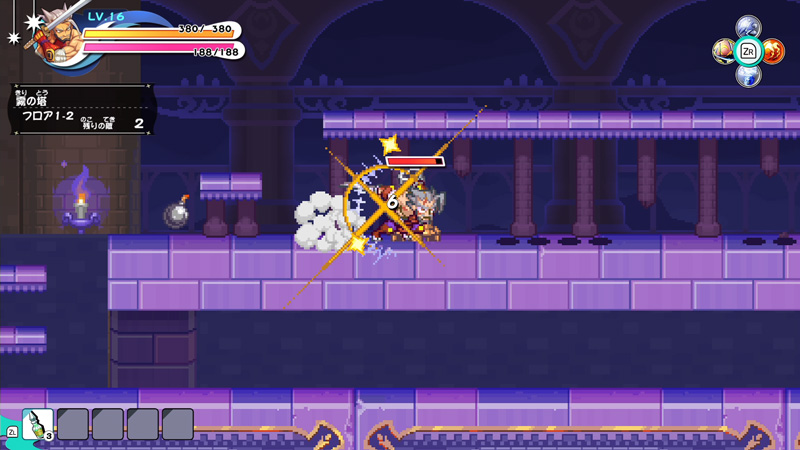
Task: Use the top wind slash skill orb
Action: (748, 27)
